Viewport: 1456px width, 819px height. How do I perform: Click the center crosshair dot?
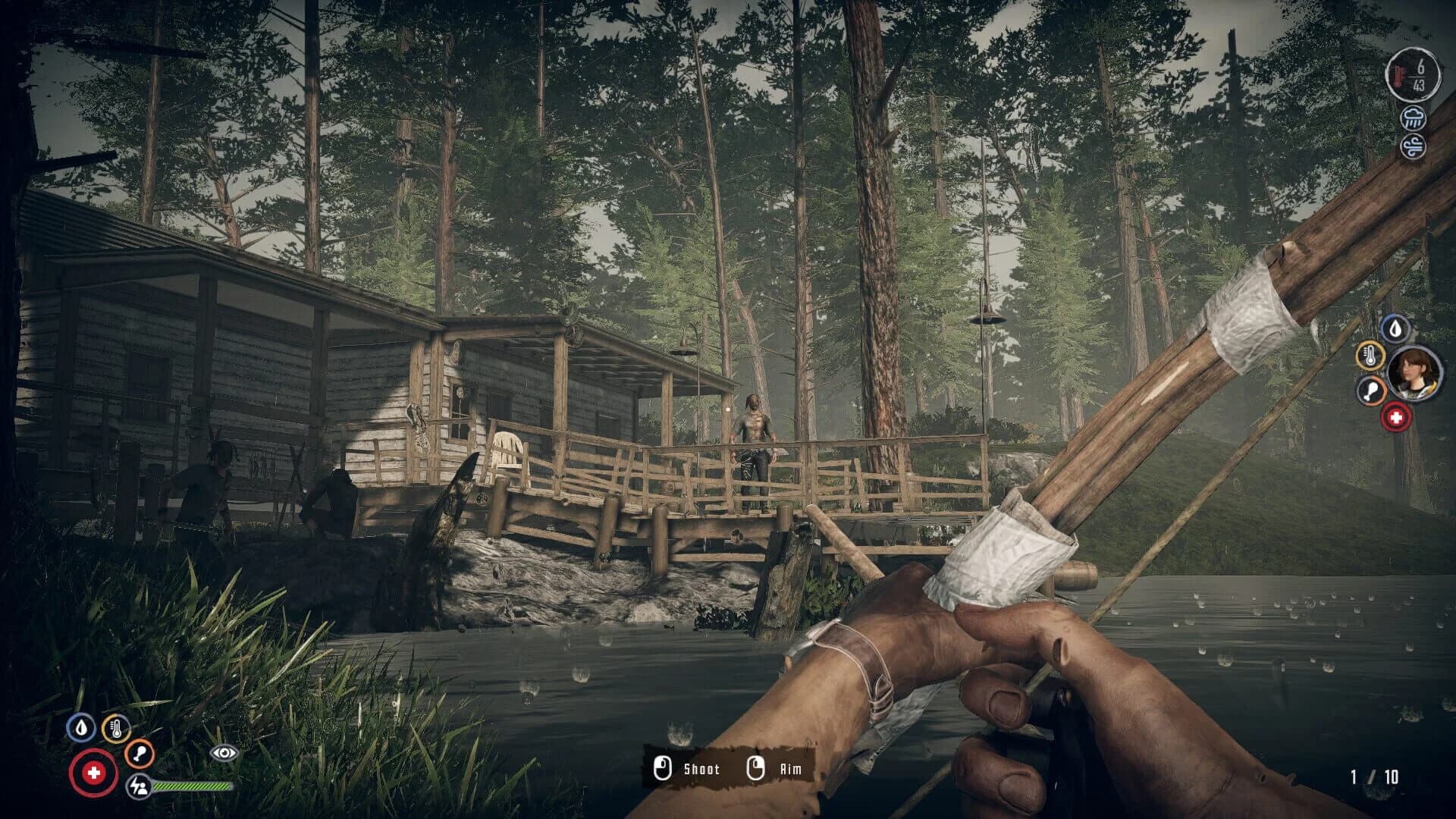(x=728, y=409)
